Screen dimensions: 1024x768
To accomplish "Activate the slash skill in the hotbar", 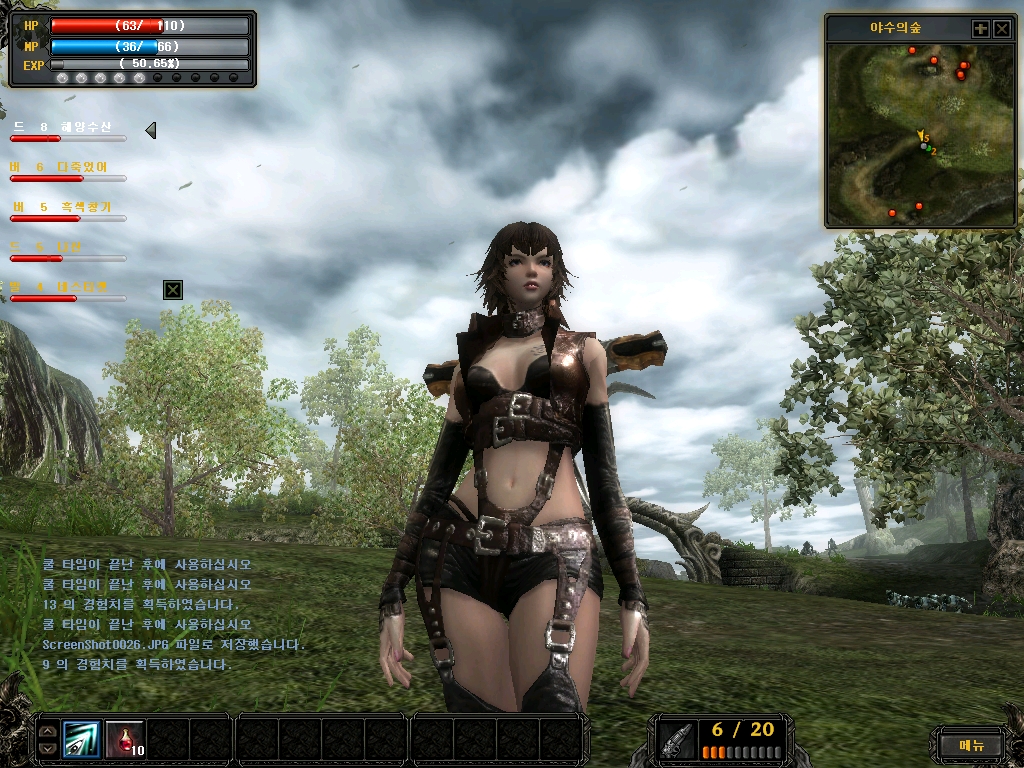I will [81, 739].
